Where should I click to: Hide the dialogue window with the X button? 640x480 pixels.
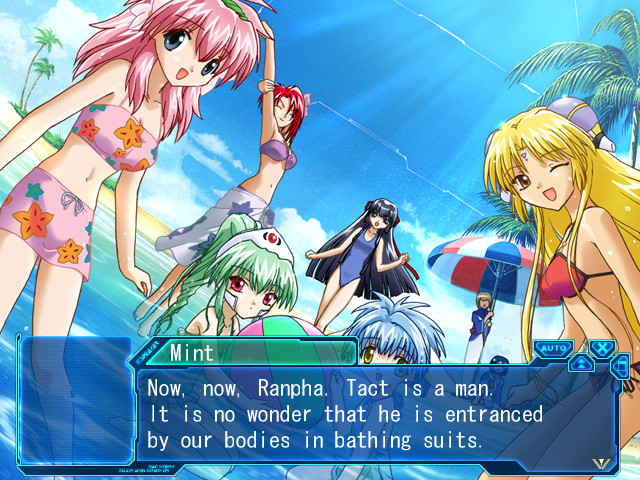[x=601, y=349]
